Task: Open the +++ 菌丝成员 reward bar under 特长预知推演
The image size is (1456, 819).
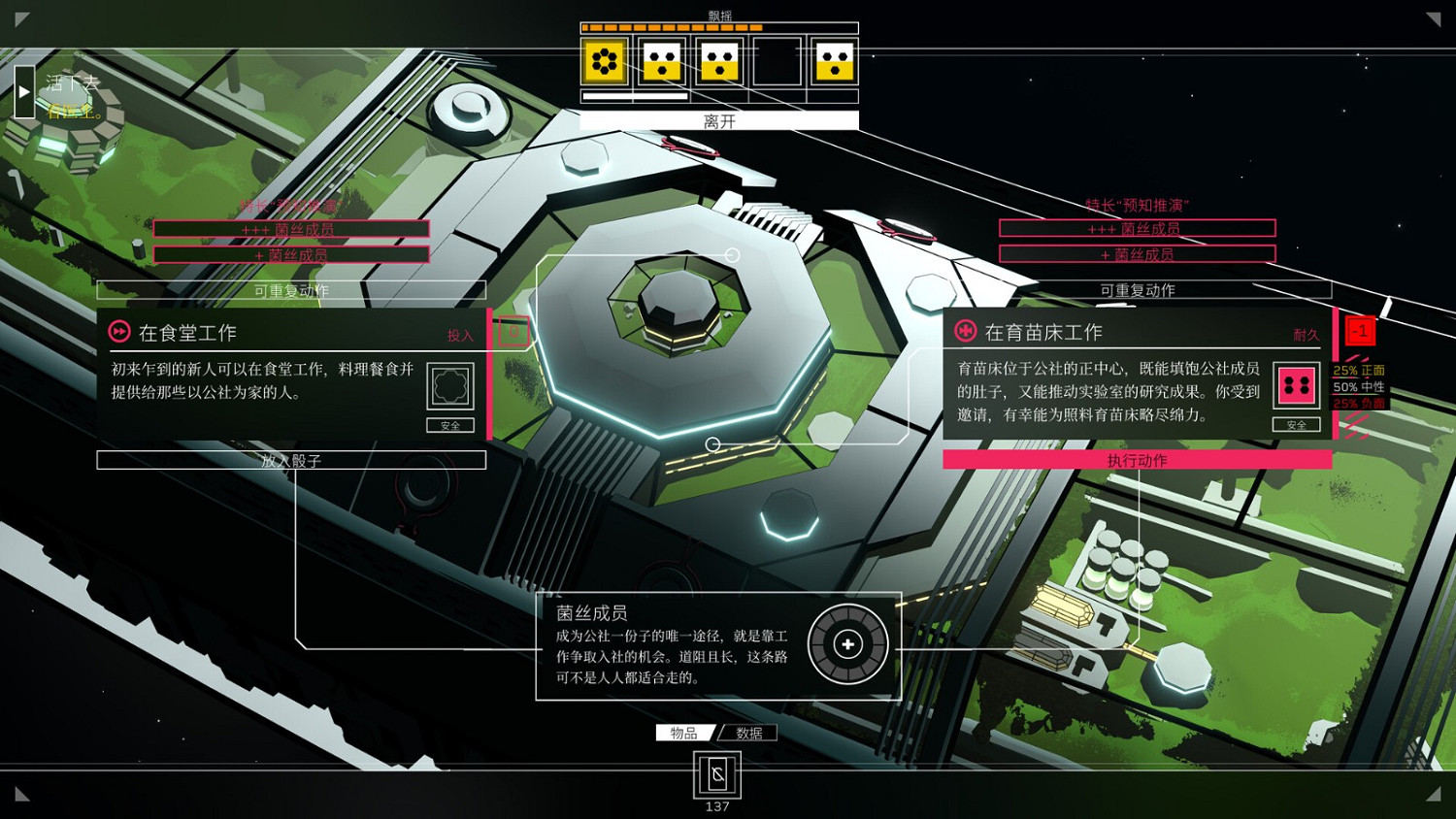Action: 1138,228
